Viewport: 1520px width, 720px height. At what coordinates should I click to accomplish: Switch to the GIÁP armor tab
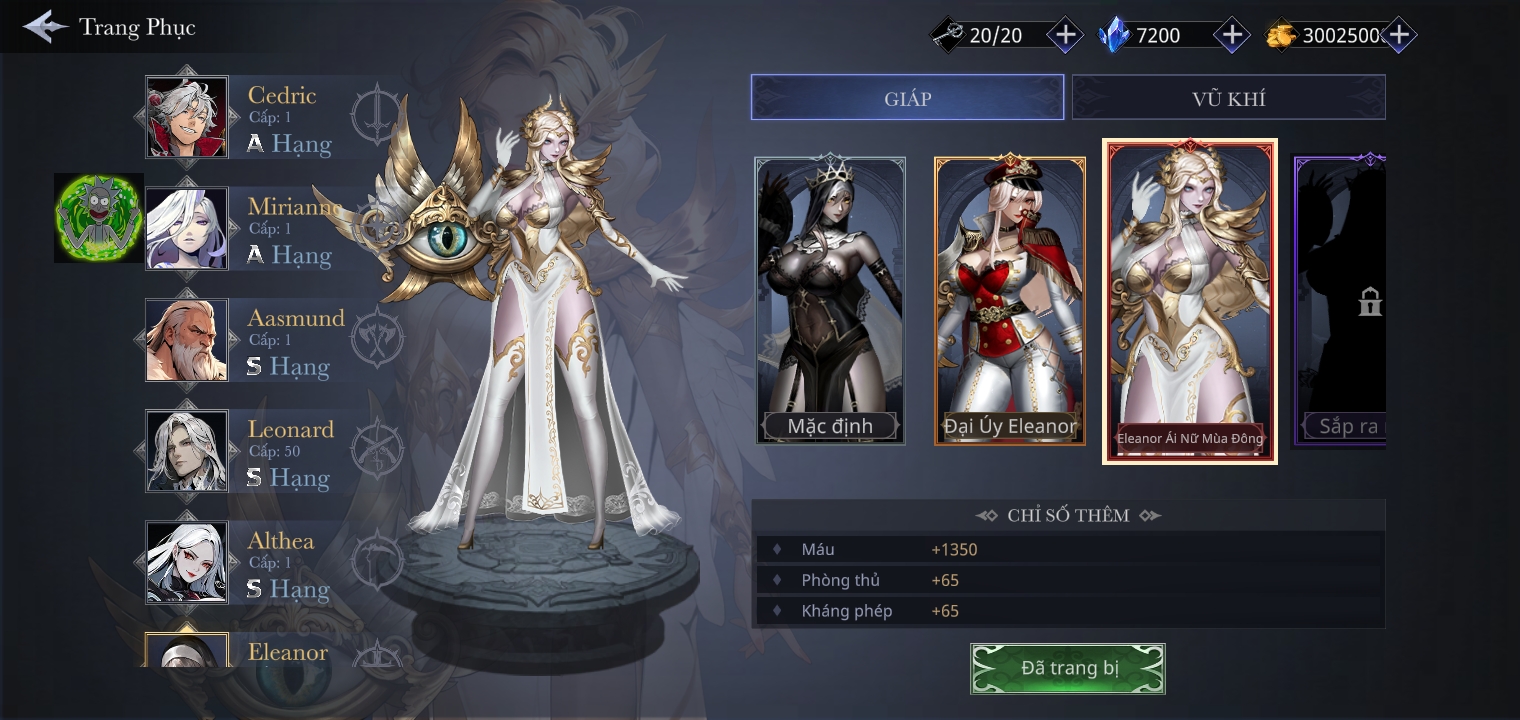click(907, 98)
